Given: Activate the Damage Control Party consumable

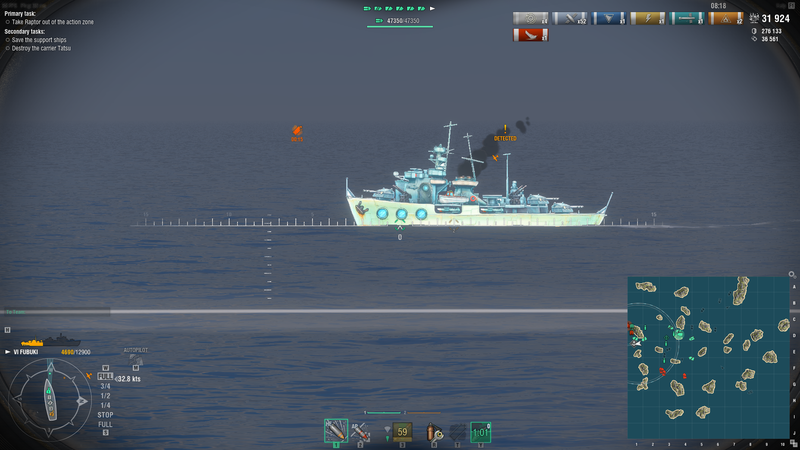Looking at the screenshot, I should pyautogui.click(x=435, y=432).
